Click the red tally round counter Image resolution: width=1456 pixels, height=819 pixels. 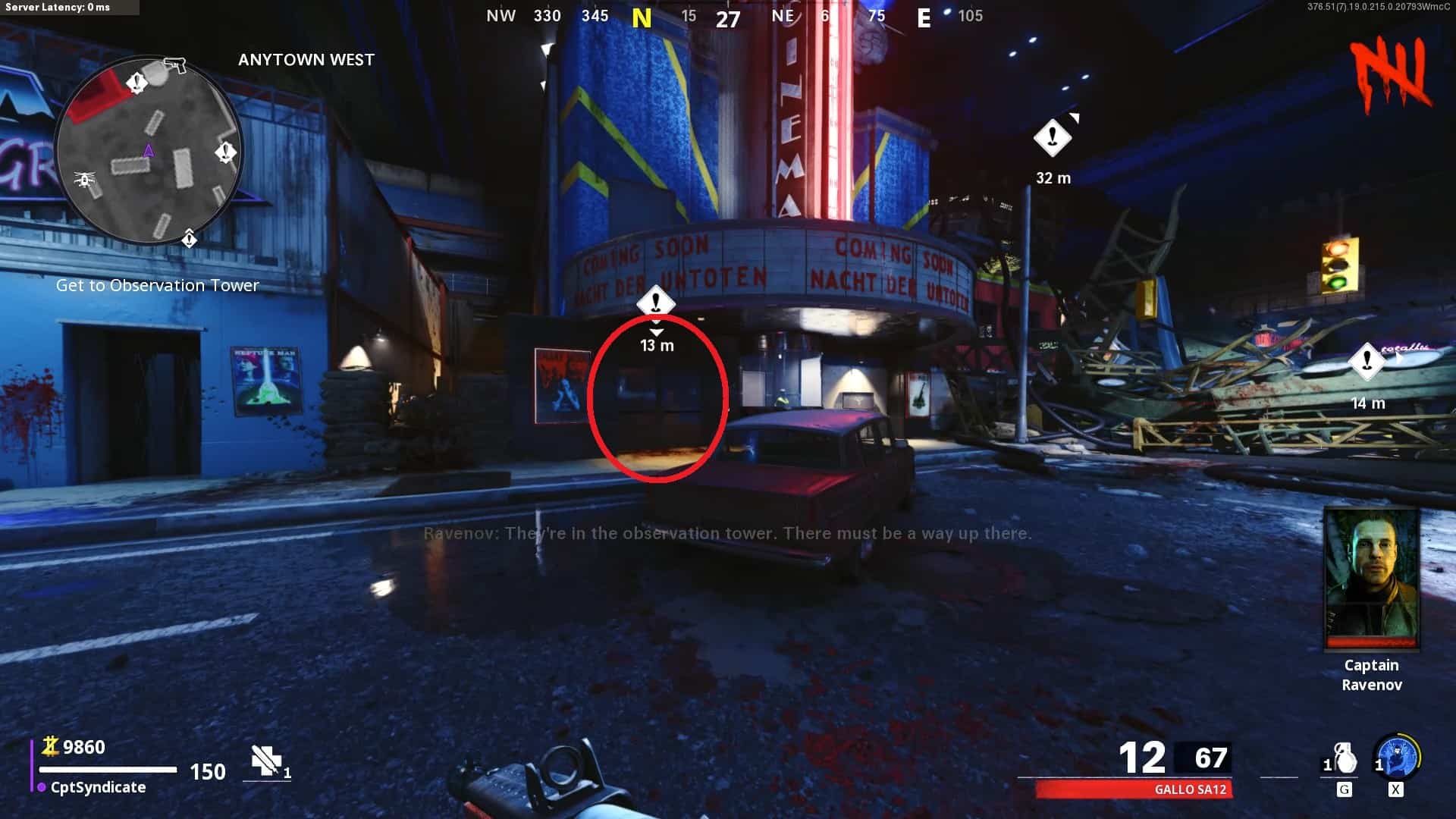1391,74
